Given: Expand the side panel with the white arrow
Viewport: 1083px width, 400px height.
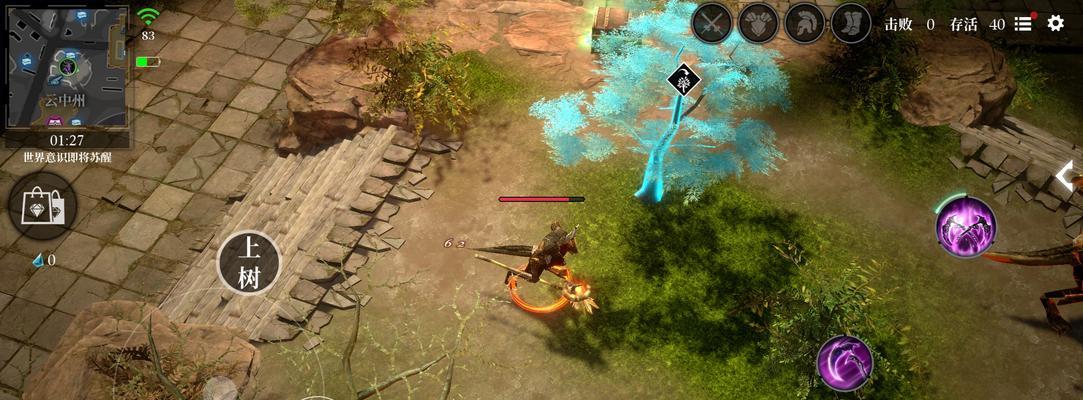Looking at the screenshot, I should [x=1067, y=177].
